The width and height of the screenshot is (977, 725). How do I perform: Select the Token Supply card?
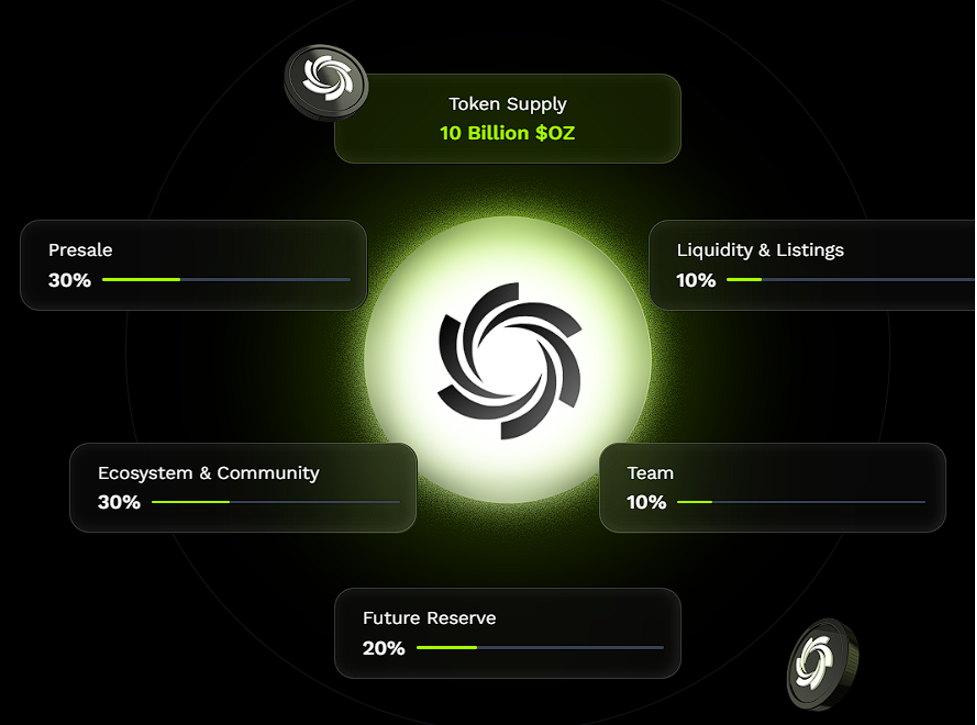tap(507, 118)
